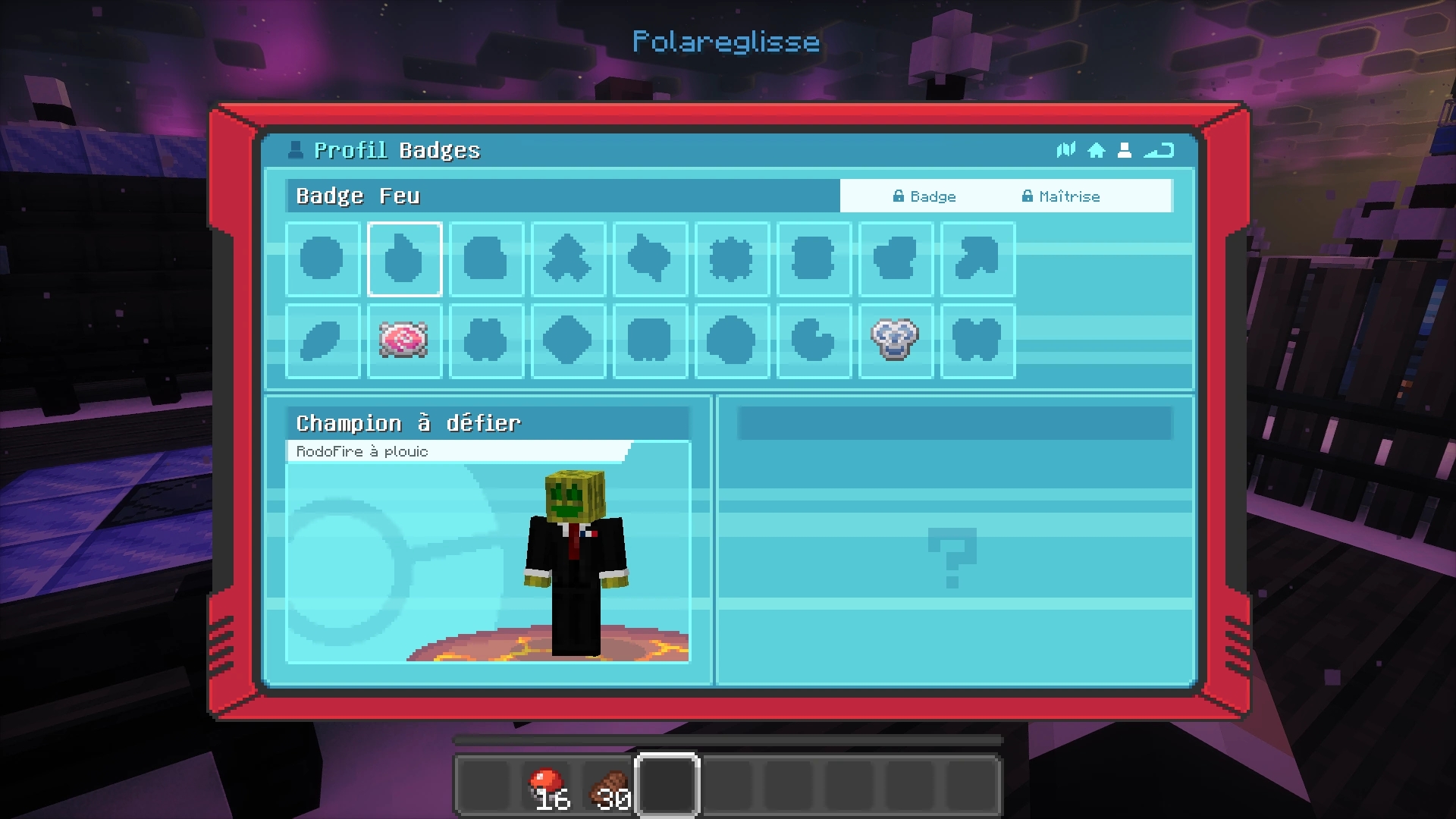Switch to the locked Maîtrise tab

pyautogui.click(x=1061, y=196)
